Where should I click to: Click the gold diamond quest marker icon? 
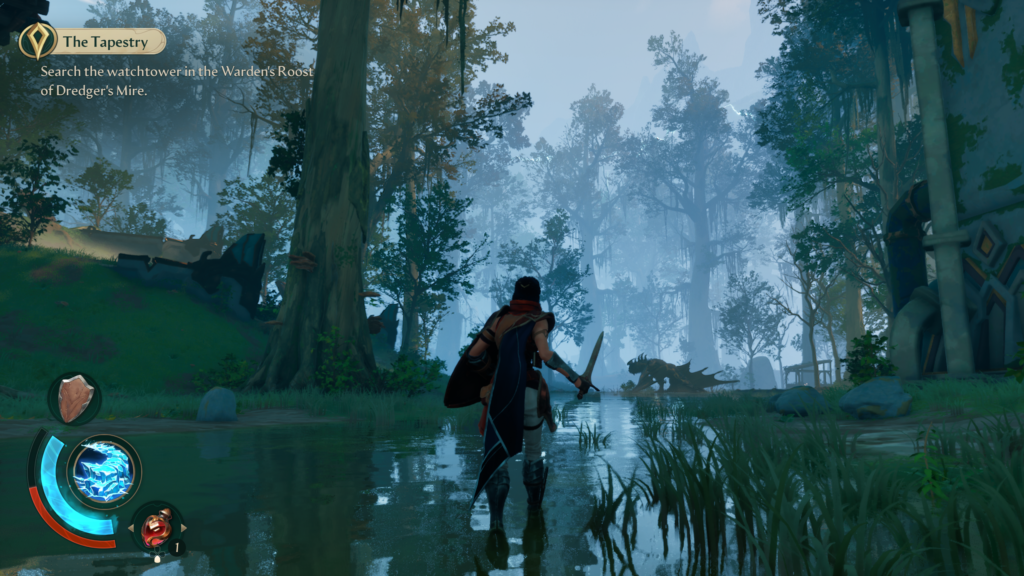click(37, 41)
